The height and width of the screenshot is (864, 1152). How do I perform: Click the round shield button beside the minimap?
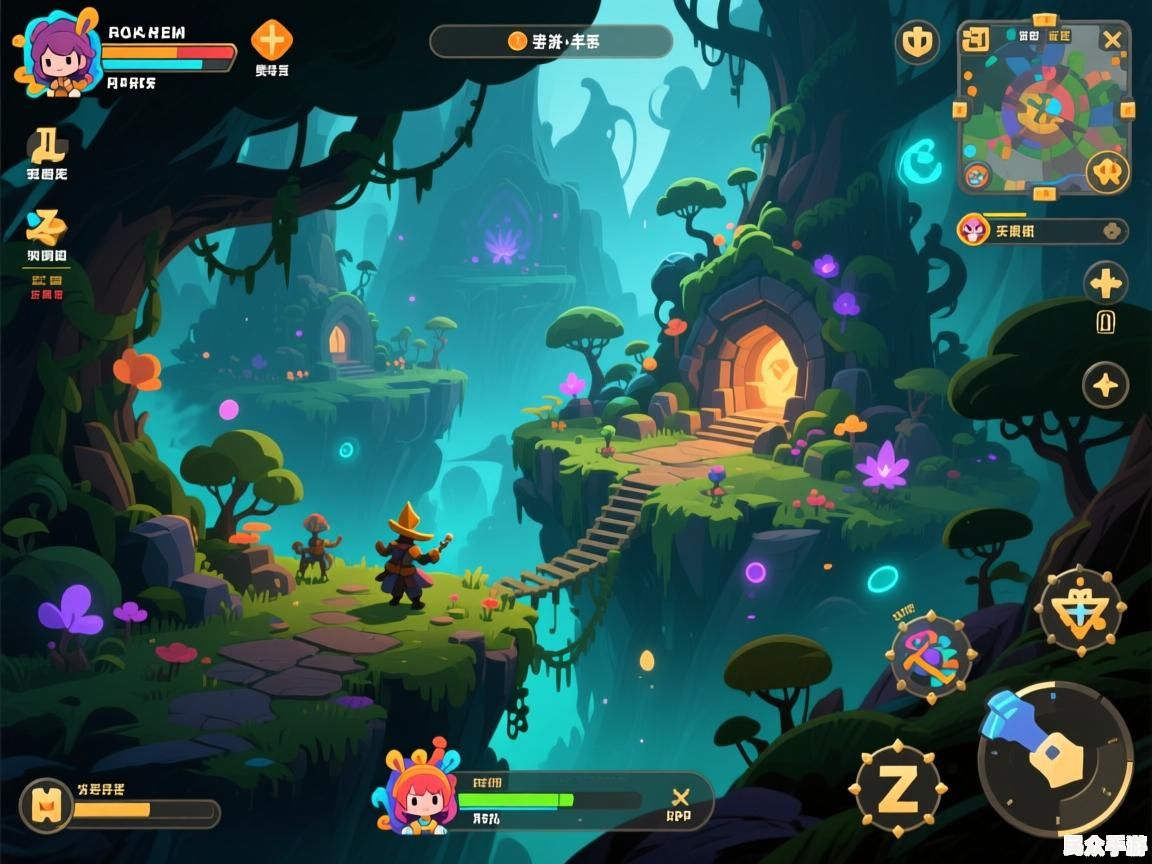916,43
